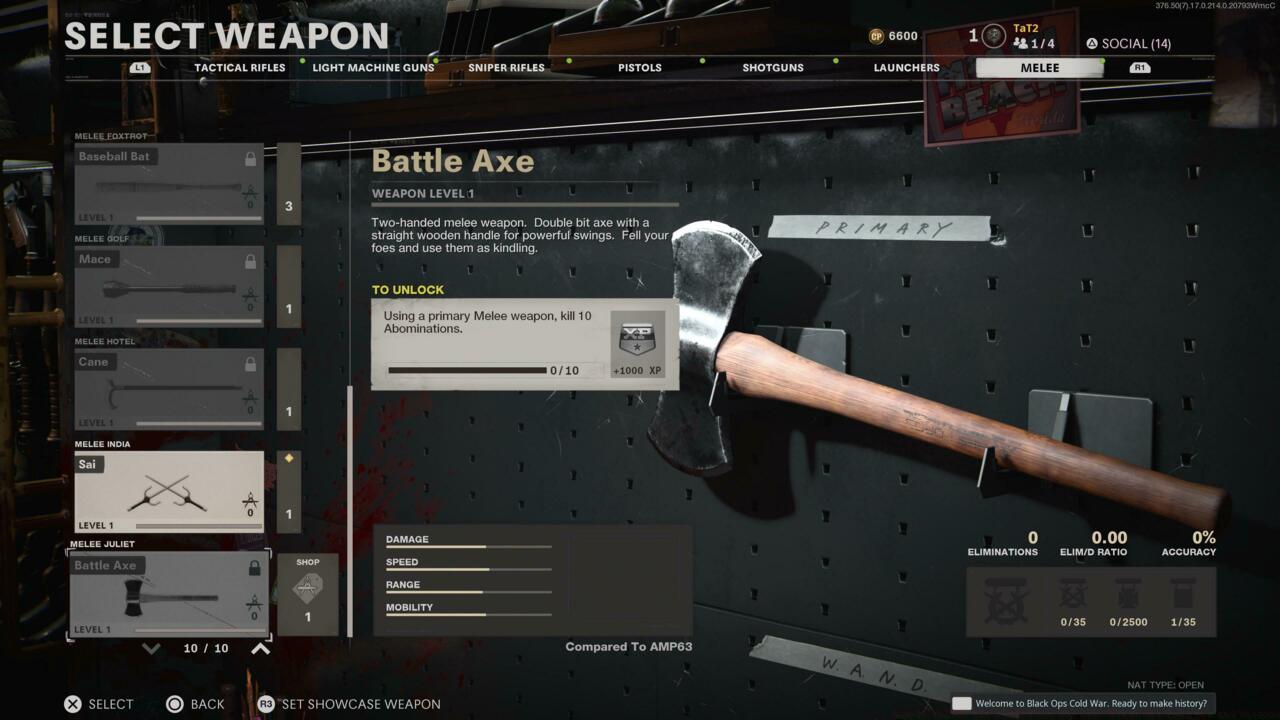Switch to the Tactical Rifles tab
Image resolution: width=1280 pixels, height=720 pixels.
click(x=240, y=68)
